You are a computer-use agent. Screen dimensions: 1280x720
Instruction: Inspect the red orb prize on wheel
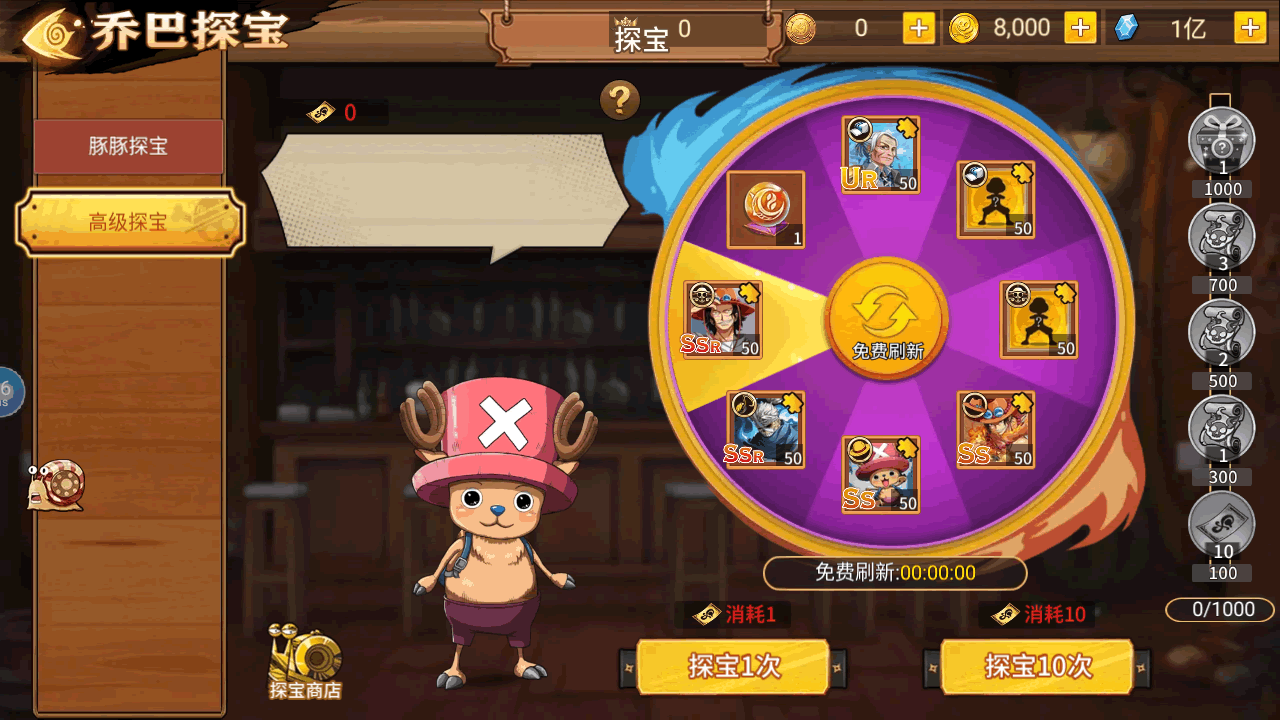tap(765, 209)
